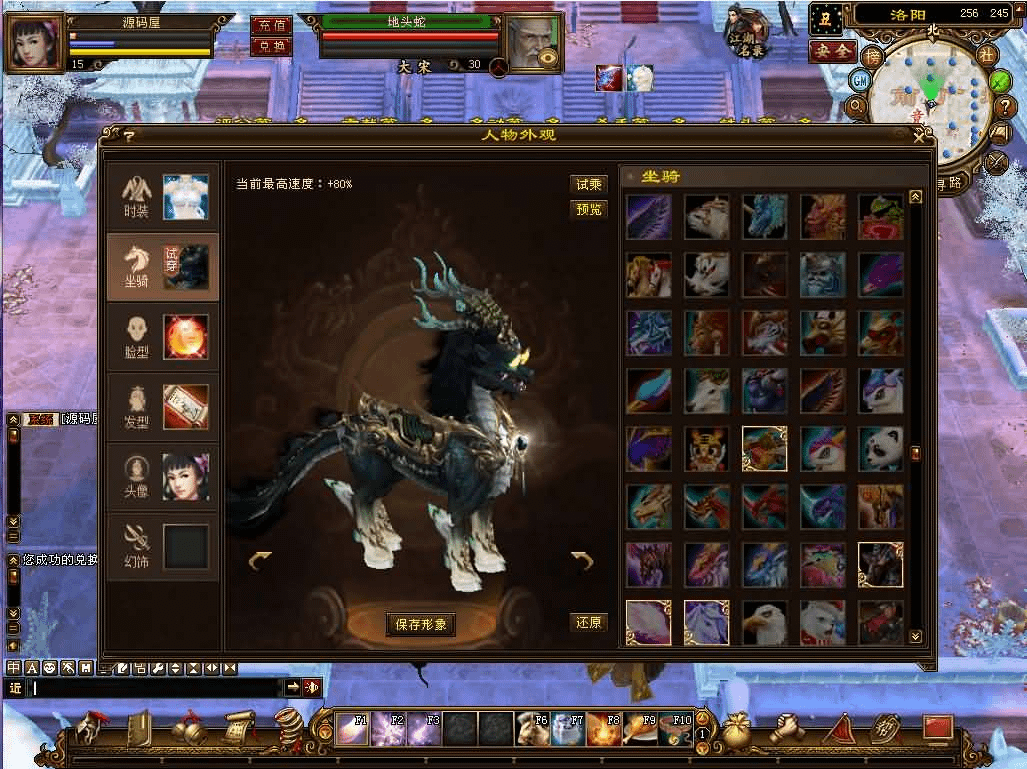Switch to the 幻饰 tab
This screenshot has width=1027, height=769.
coord(162,547)
